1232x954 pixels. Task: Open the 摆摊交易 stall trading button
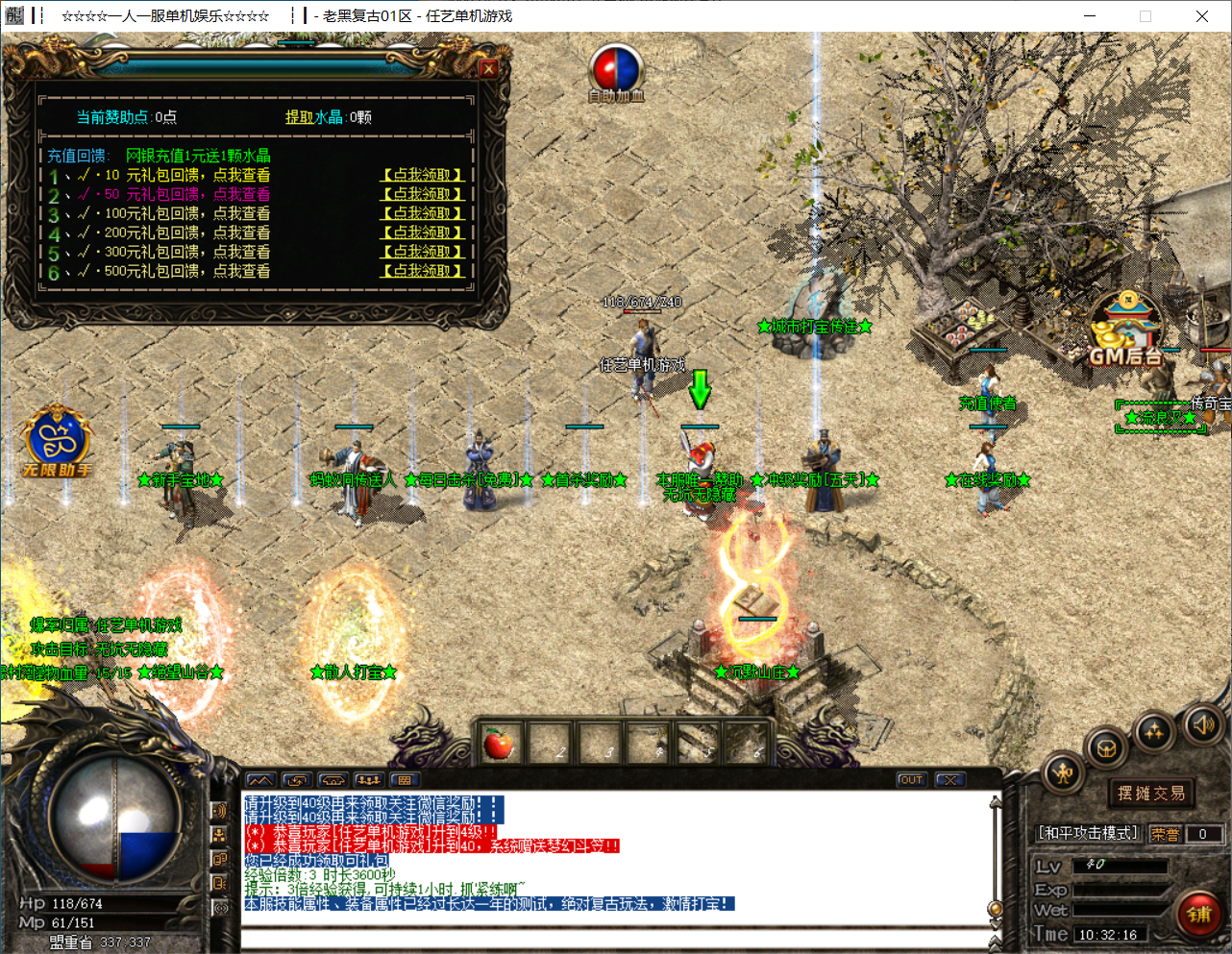(1150, 794)
